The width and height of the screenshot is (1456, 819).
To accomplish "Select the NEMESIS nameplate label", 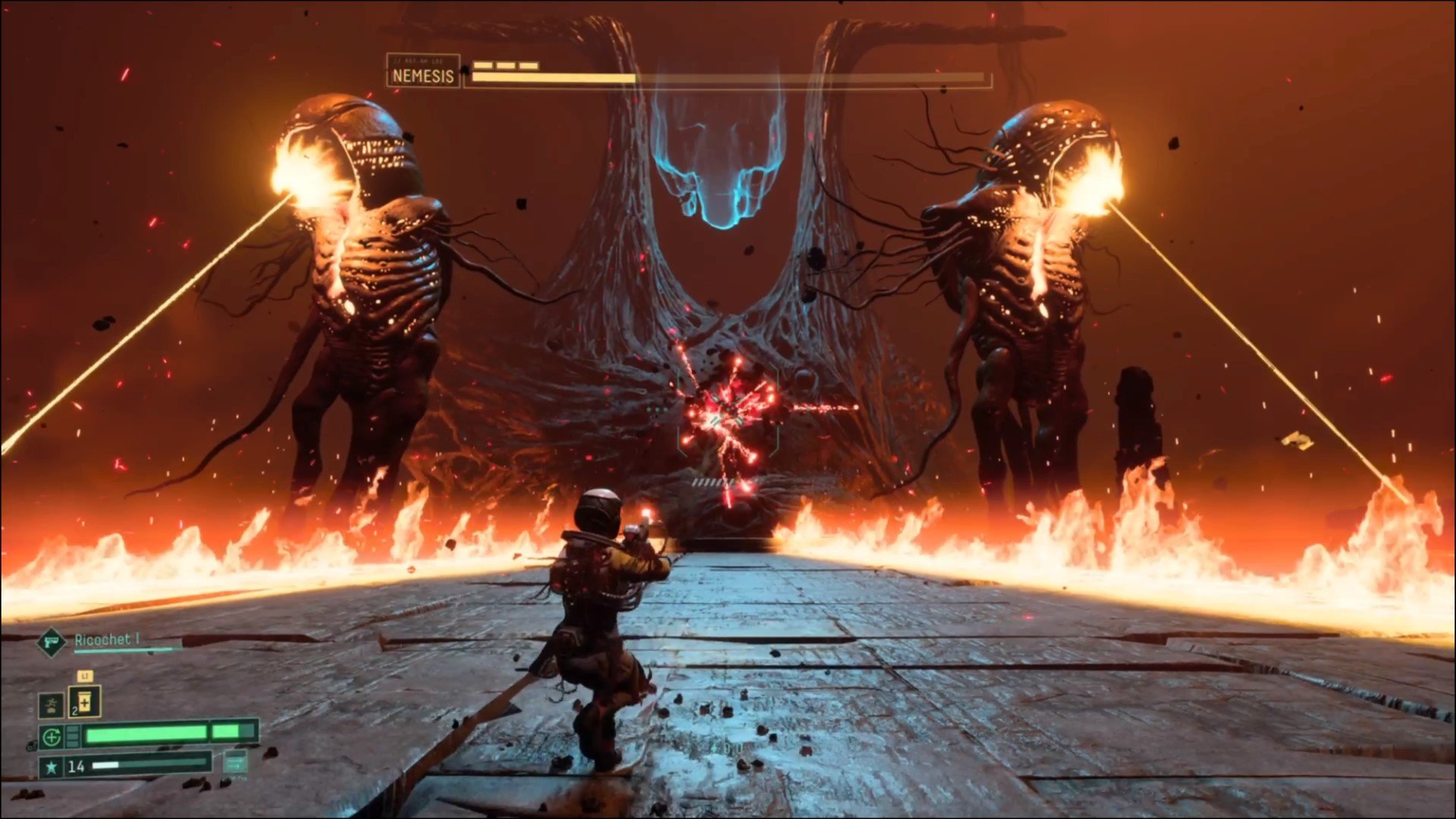I will (x=422, y=77).
